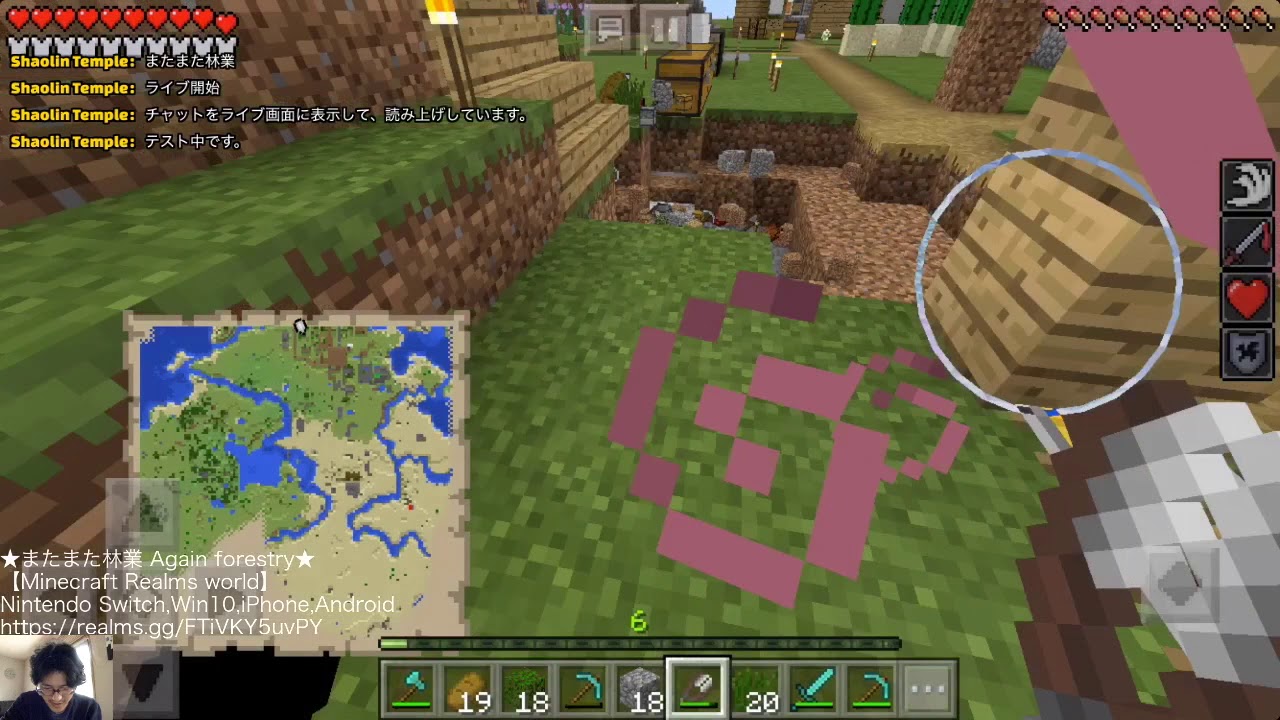Select the diamond pickaxe next to cobblestone
This screenshot has width=1280, height=720.
(x=585, y=687)
